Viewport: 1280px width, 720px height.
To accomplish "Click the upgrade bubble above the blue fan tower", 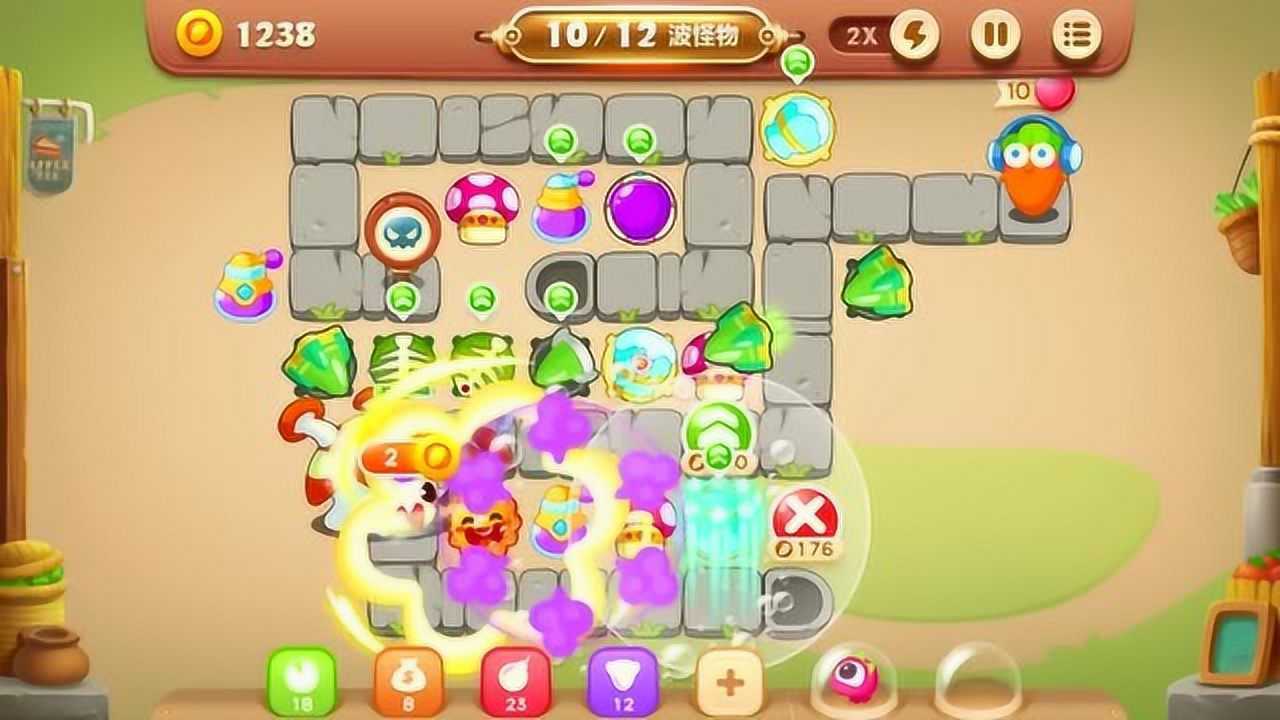I will (x=796, y=64).
